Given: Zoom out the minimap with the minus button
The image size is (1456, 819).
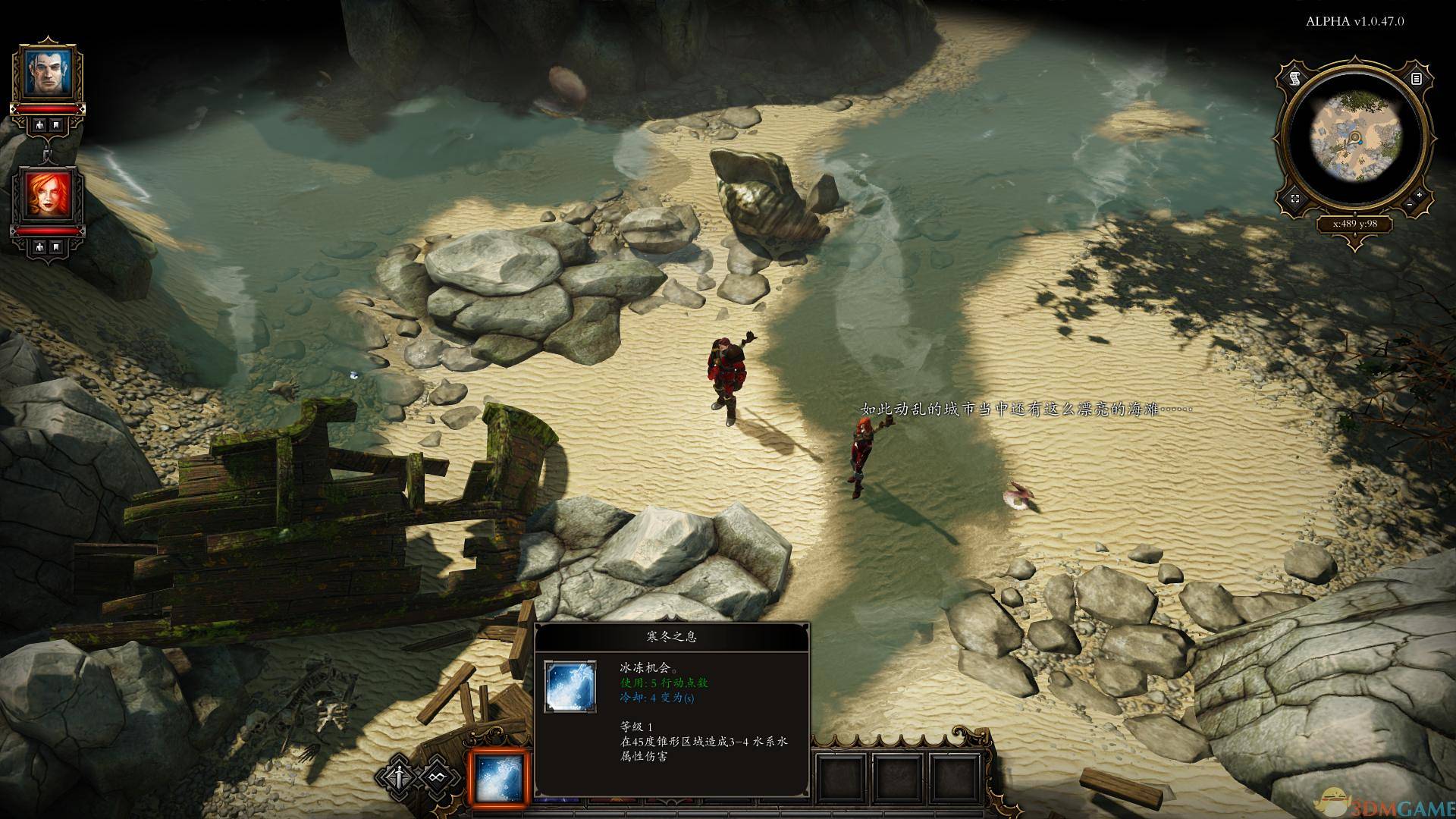Looking at the screenshot, I should pyautogui.click(x=1409, y=205).
